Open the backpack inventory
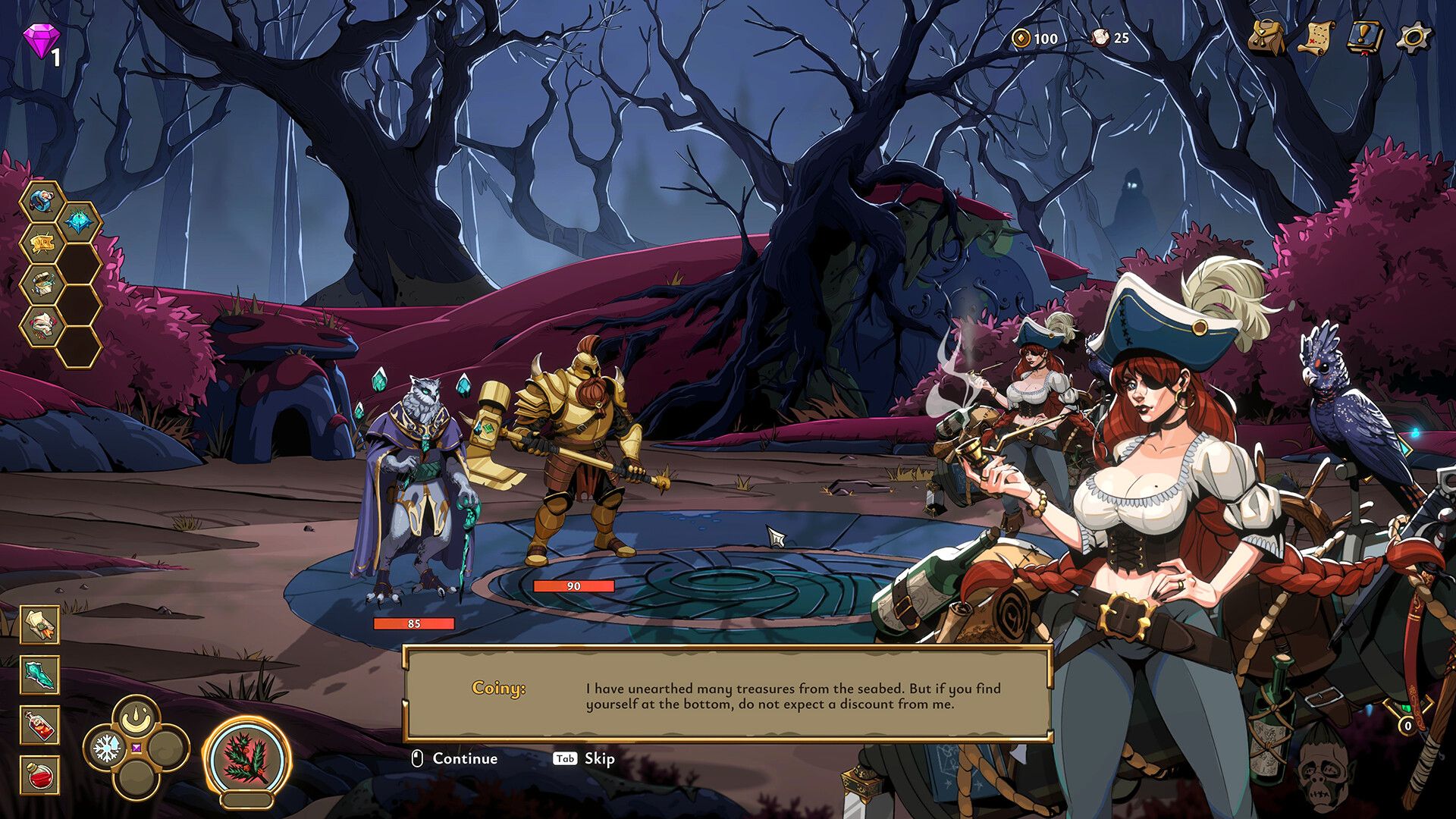The image size is (1456, 819). pyautogui.click(x=1266, y=36)
